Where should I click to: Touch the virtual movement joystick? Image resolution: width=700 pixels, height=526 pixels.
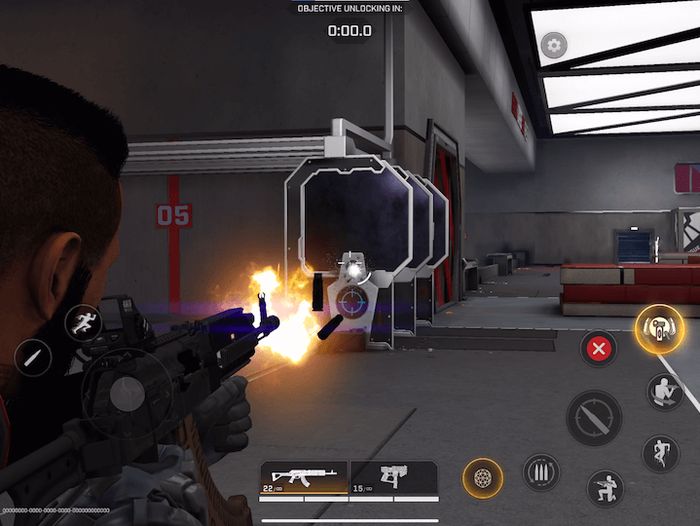[127, 394]
